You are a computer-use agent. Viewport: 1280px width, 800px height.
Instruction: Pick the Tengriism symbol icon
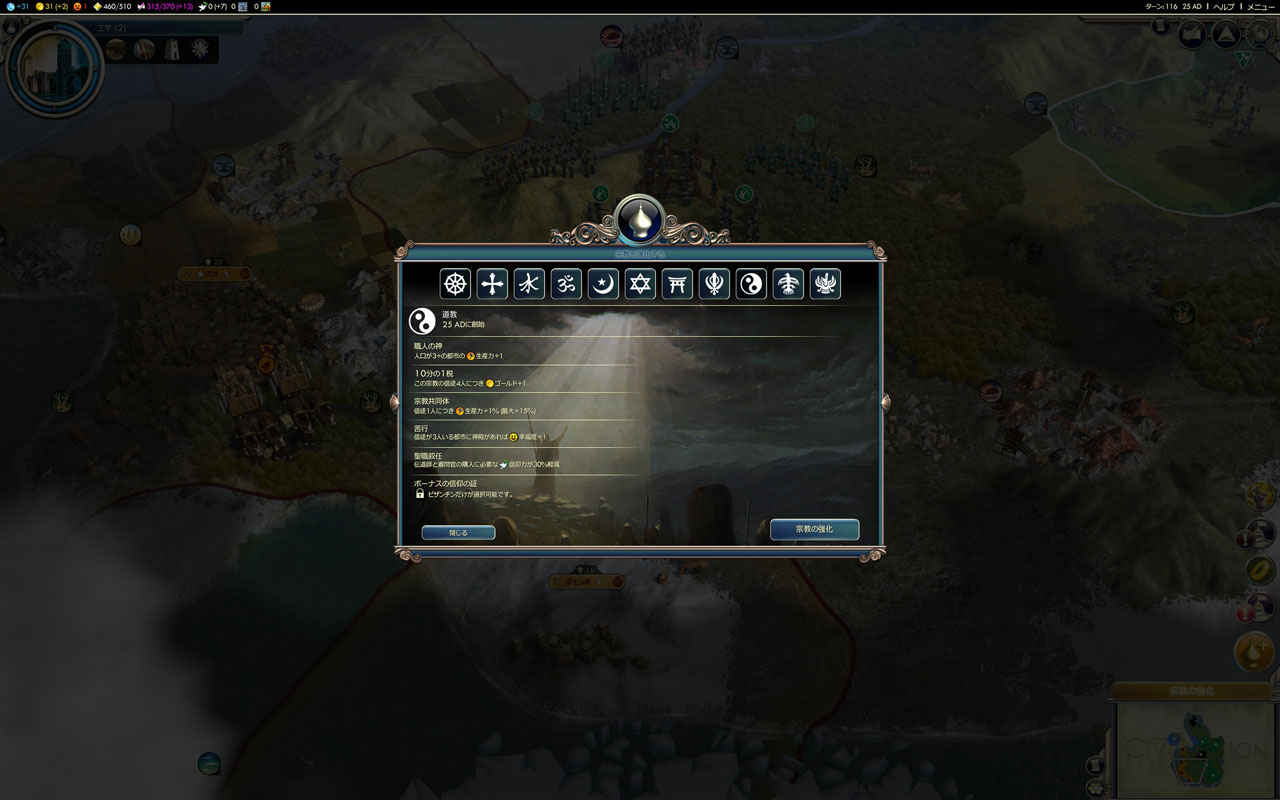tap(788, 284)
